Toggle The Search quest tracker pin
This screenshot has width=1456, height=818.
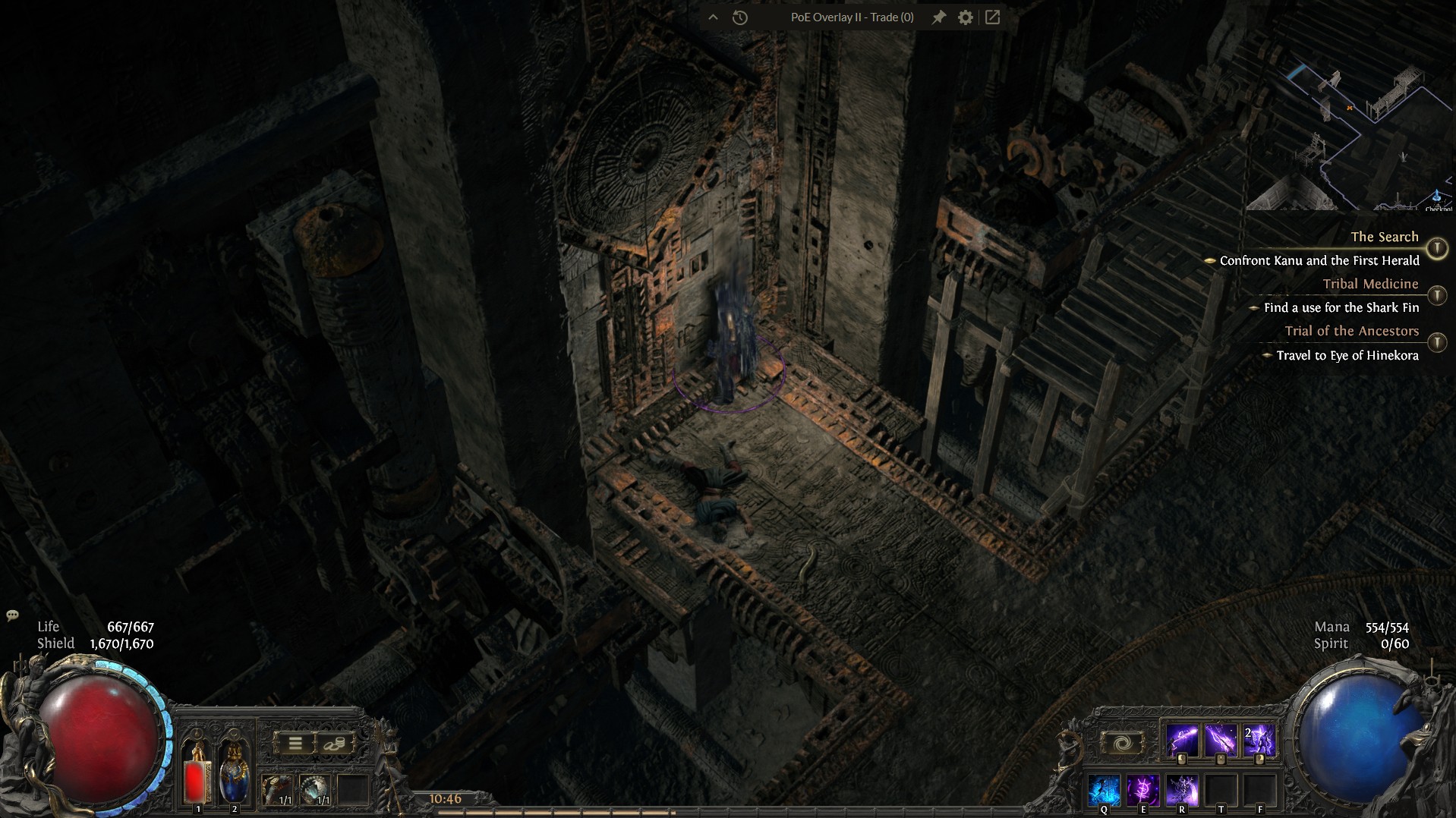click(1436, 248)
